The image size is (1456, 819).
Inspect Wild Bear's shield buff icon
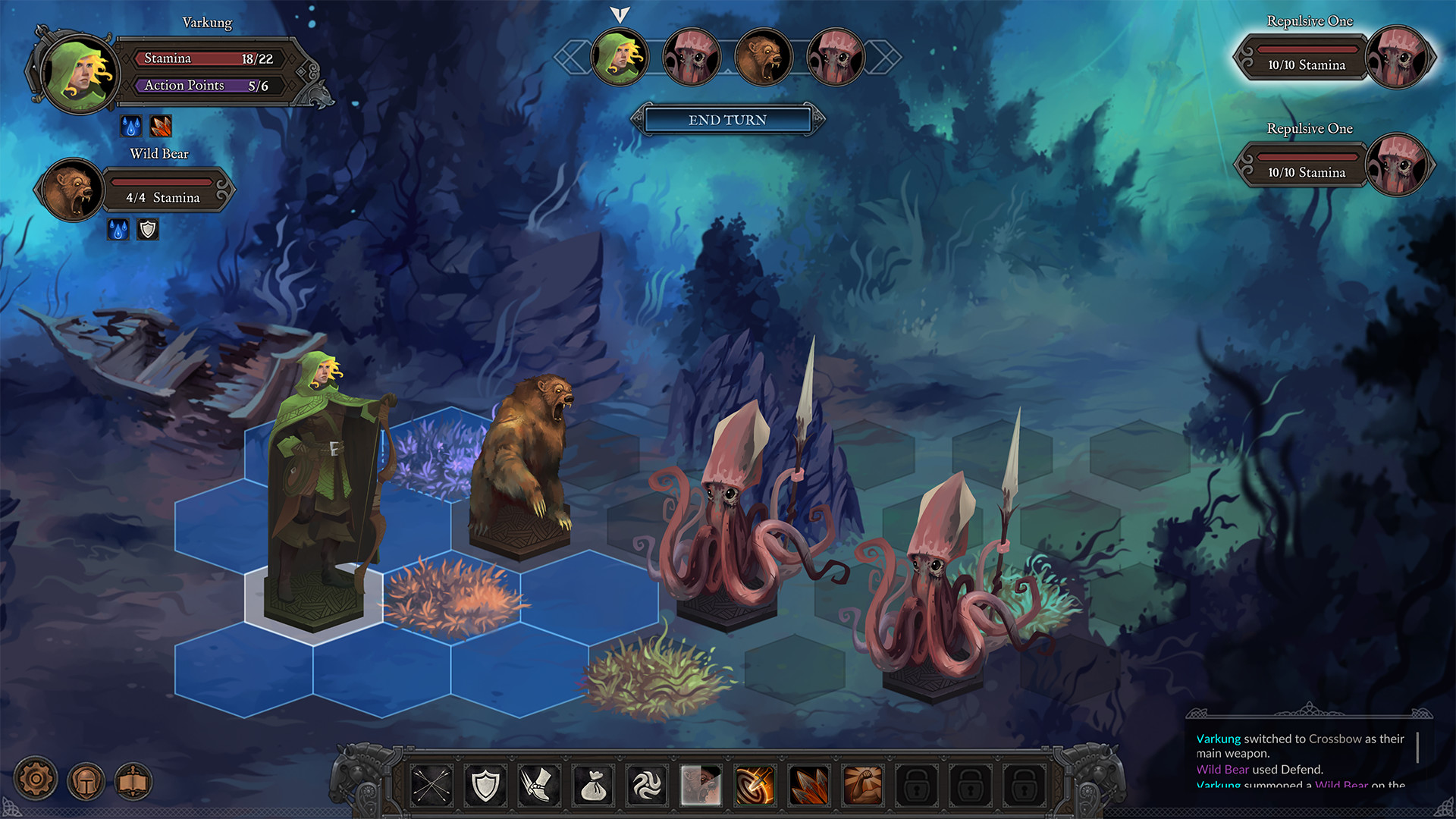point(146,229)
